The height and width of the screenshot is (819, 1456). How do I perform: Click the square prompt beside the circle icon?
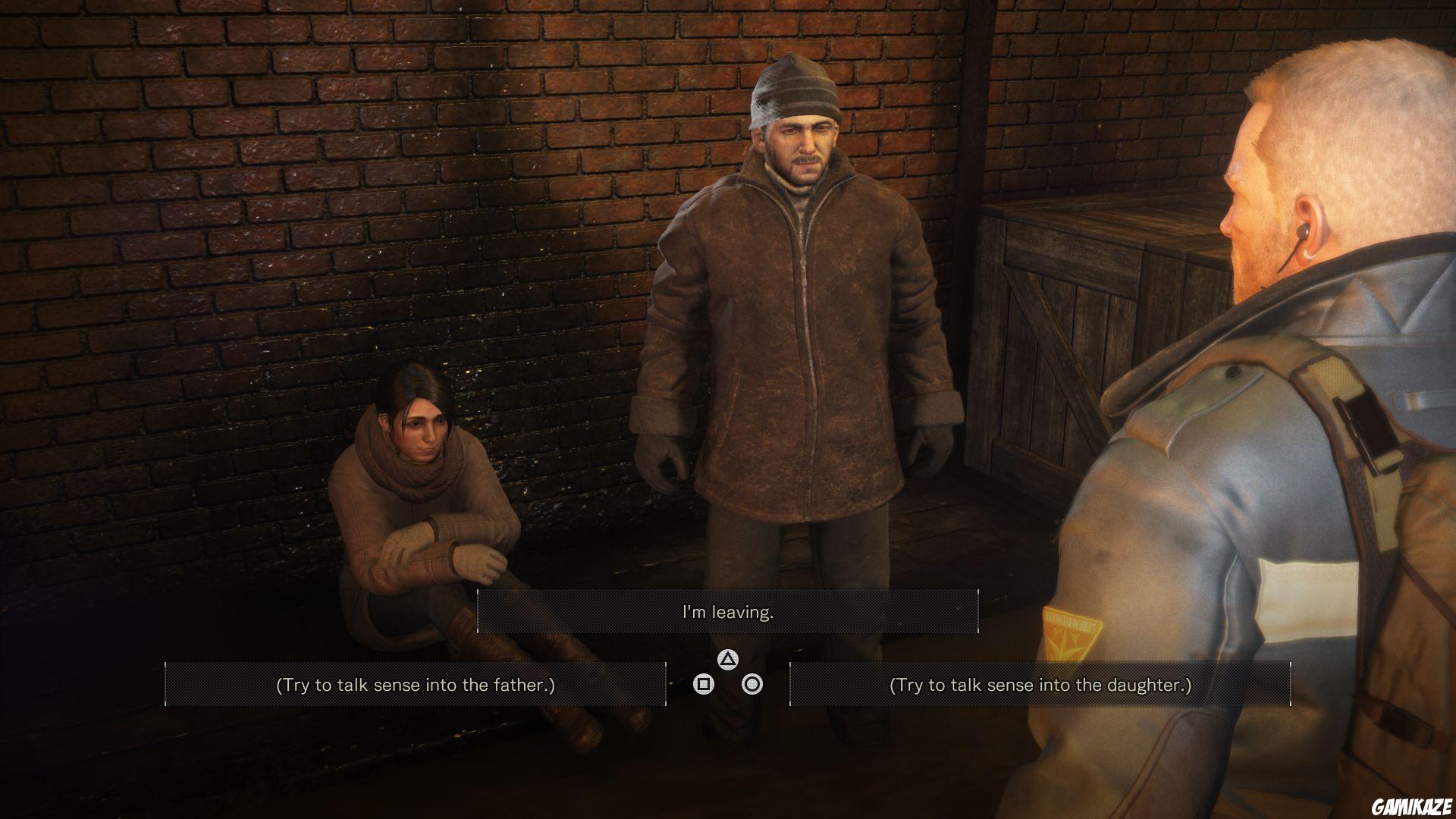point(704,685)
